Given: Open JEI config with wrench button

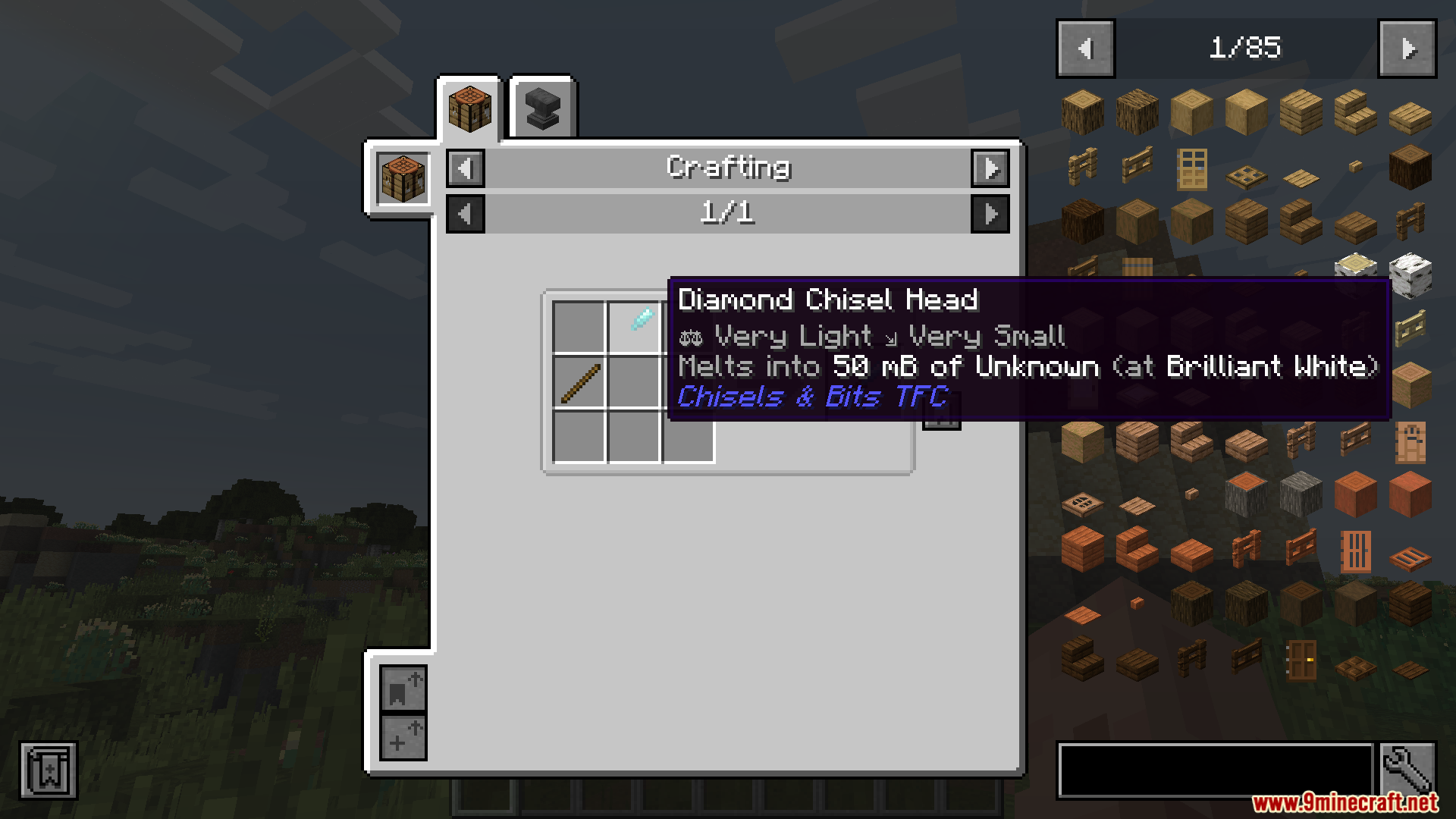Looking at the screenshot, I should [1407, 770].
